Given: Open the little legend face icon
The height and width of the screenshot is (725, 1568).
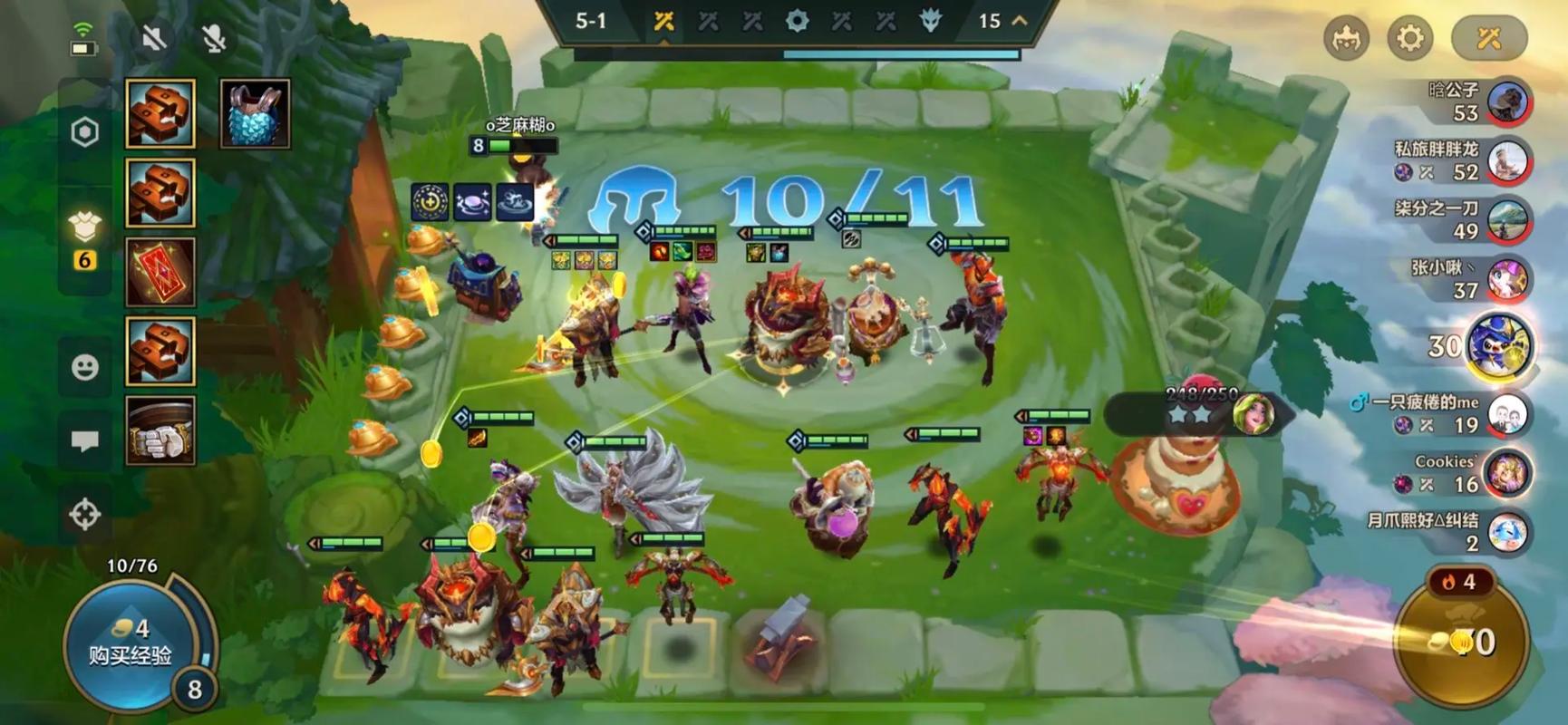Looking at the screenshot, I should [x=1346, y=38].
